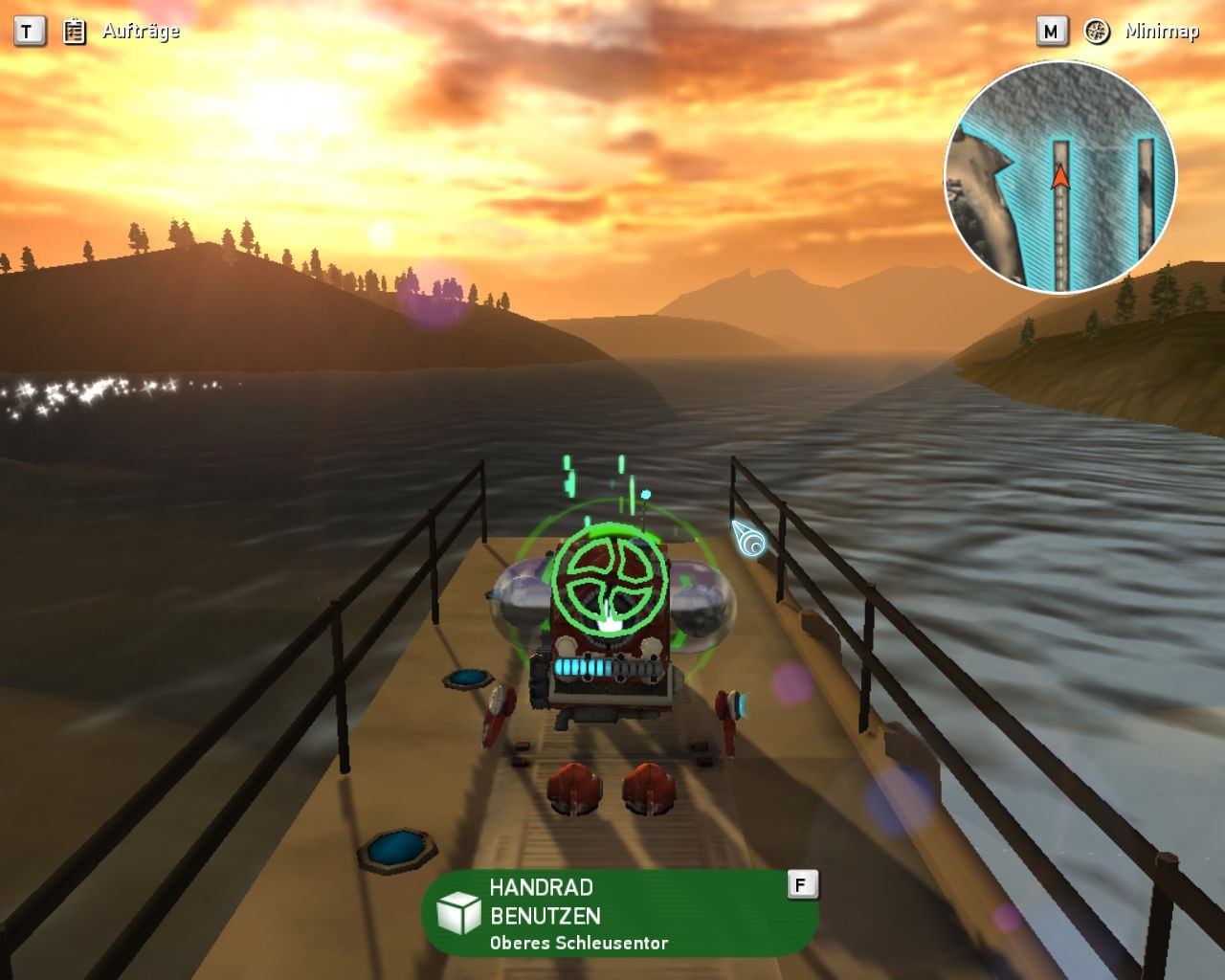
Task: Use the Handrad benutzen action prompt
Action: click(x=619, y=913)
